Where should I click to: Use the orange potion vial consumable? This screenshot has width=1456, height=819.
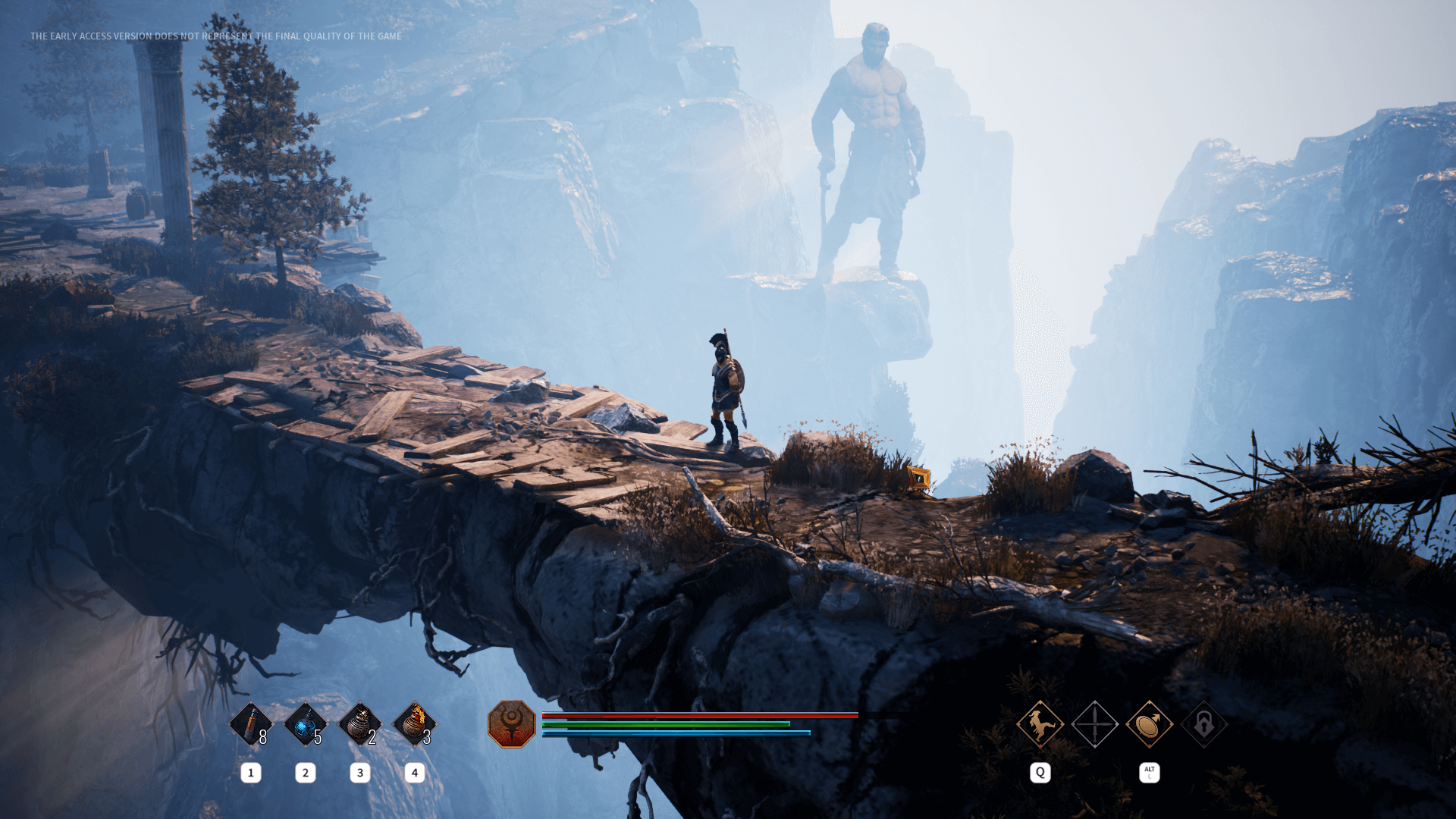250,724
